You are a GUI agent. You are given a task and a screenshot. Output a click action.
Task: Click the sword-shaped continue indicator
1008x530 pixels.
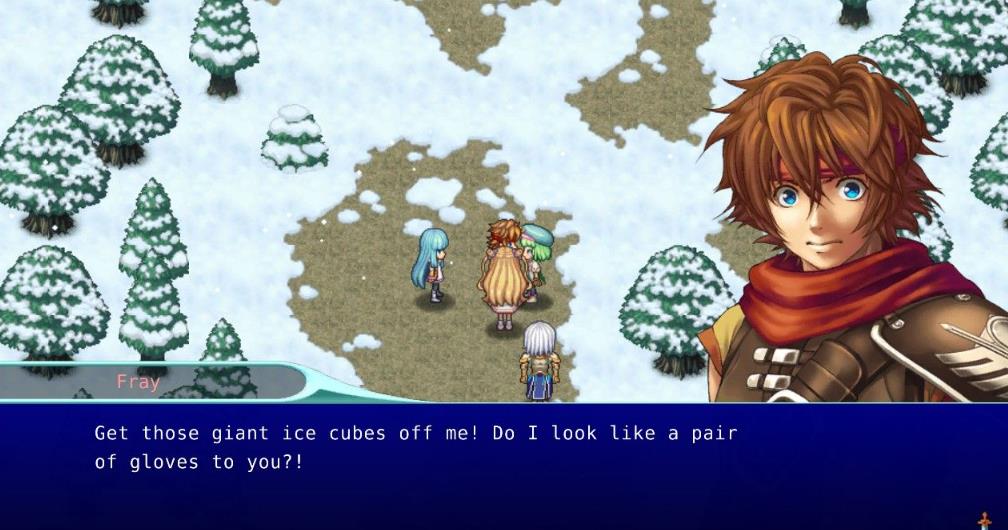(x=984, y=521)
